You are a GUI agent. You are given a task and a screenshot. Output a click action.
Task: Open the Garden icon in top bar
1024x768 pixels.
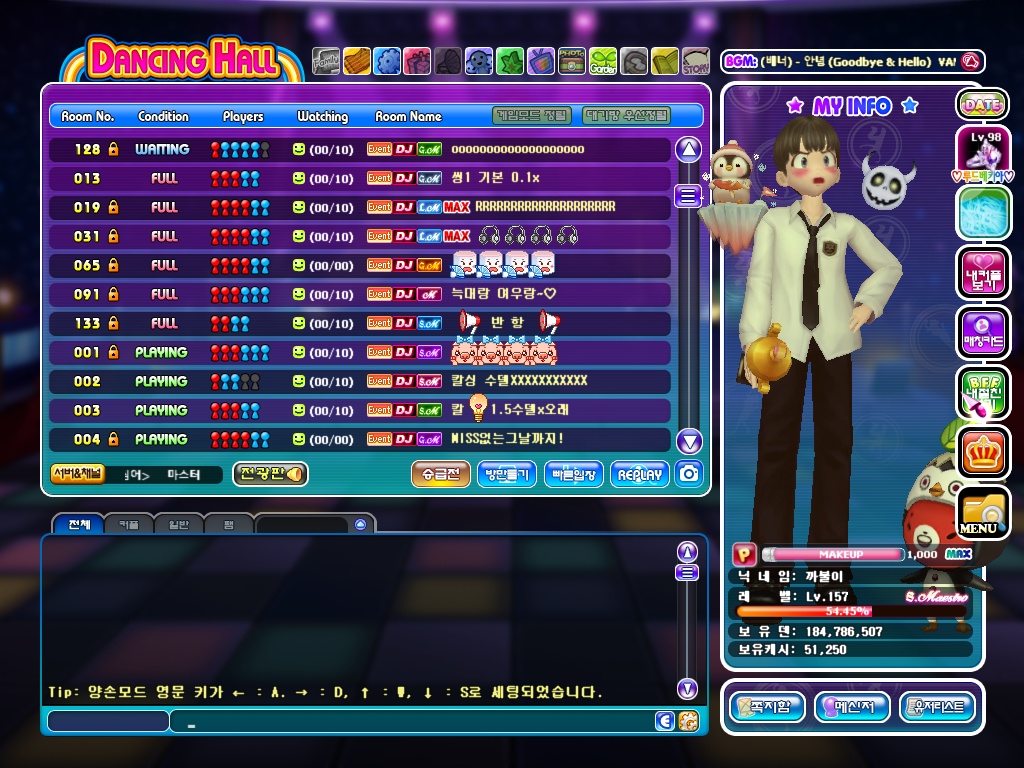pyautogui.click(x=603, y=62)
